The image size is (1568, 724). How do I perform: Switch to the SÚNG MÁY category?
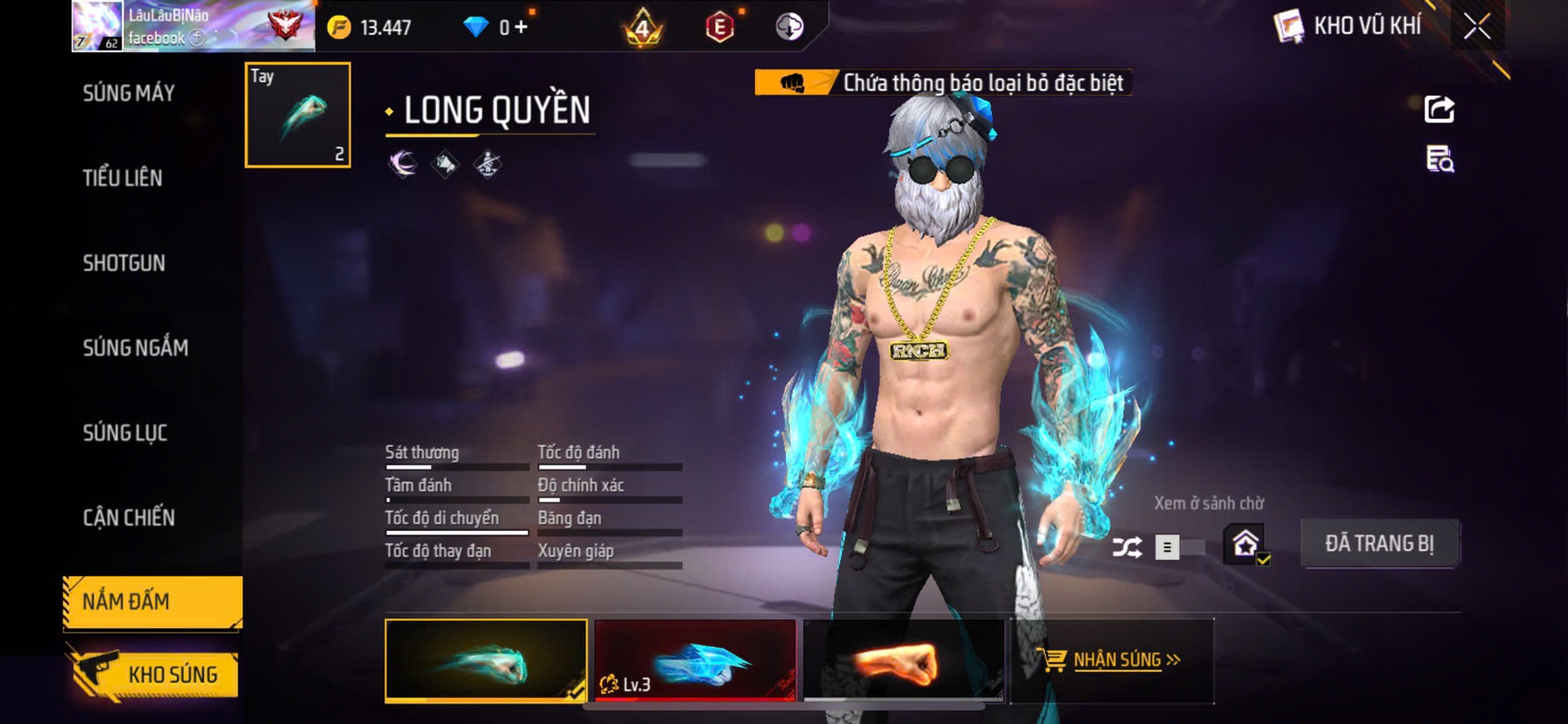[129, 93]
